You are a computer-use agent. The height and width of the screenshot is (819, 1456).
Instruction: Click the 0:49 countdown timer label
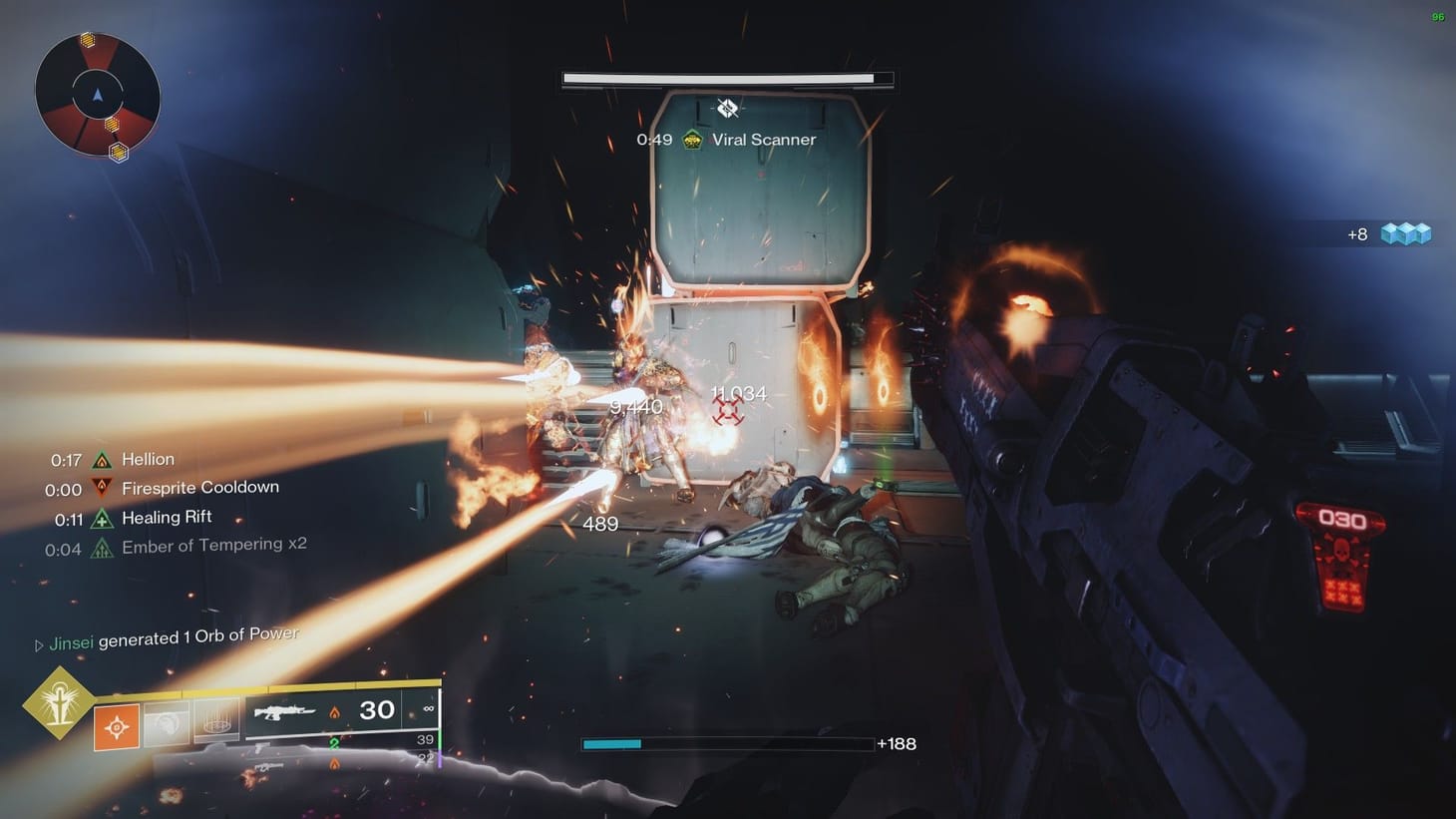point(653,140)
